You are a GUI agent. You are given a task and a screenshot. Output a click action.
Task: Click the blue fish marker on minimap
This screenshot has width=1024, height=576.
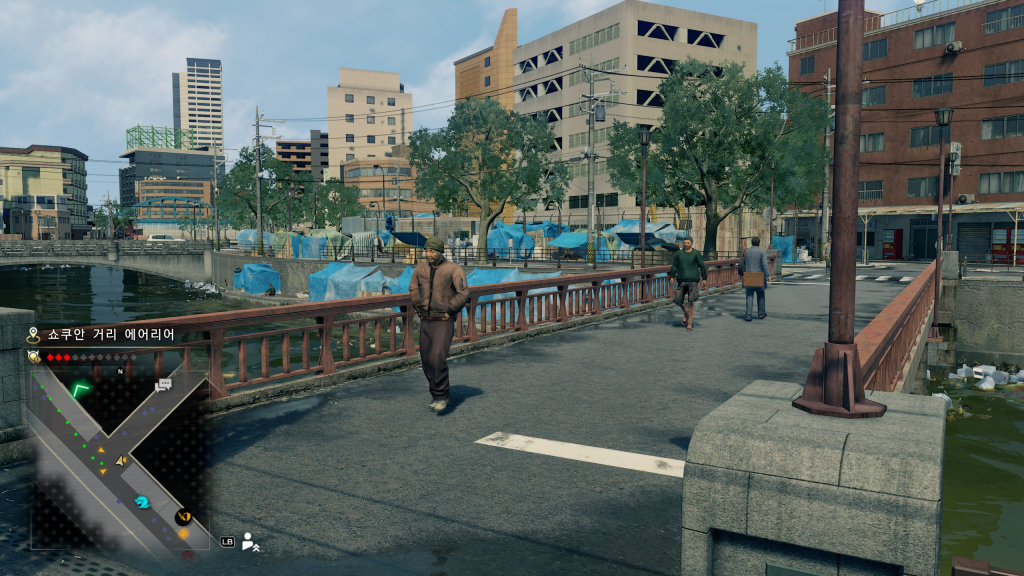[x=142, y=502]
